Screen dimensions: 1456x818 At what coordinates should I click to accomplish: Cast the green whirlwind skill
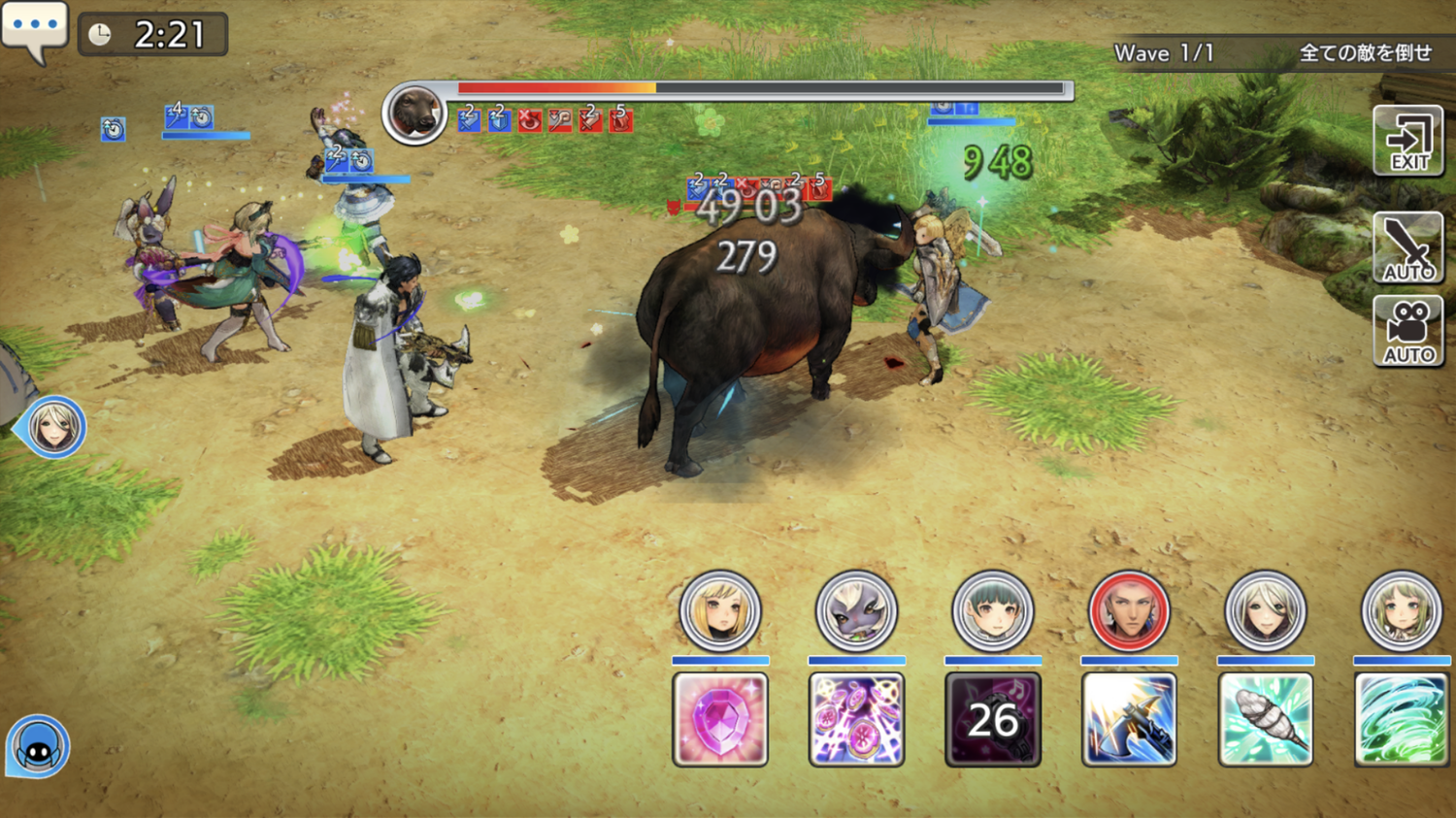pos(1402,719)
